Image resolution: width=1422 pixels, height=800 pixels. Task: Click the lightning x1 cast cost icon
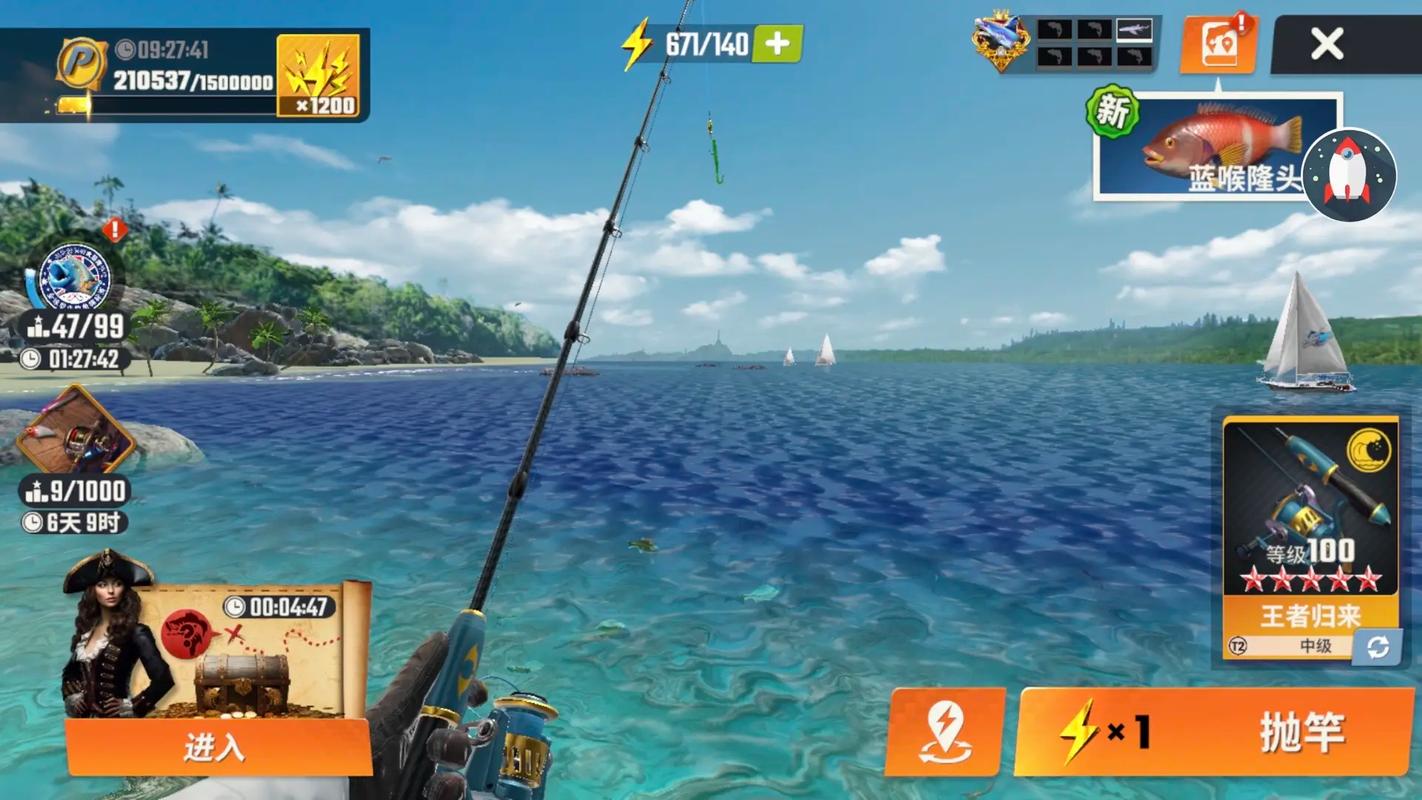click(1105, 732)
